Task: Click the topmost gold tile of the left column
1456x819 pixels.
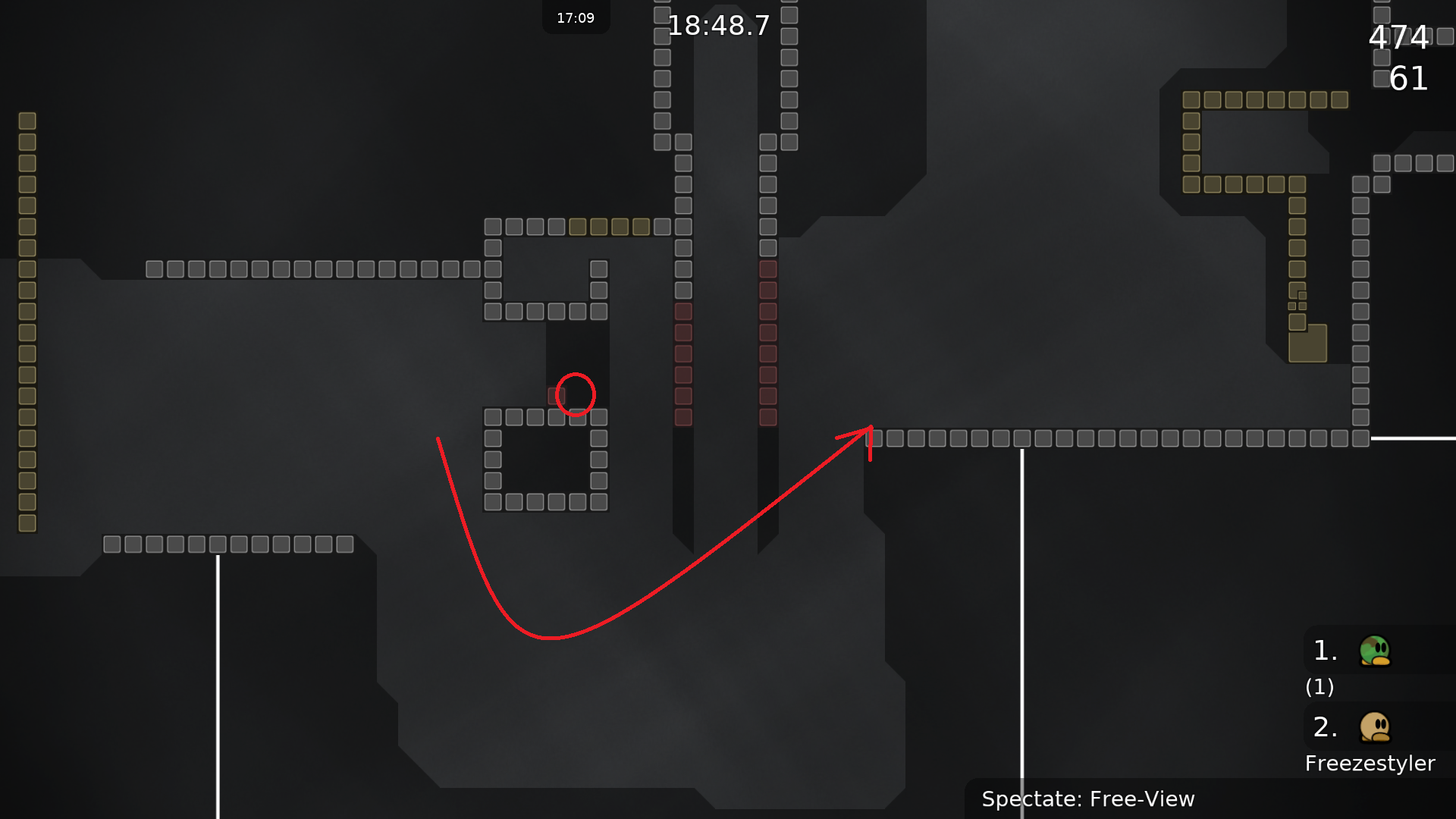Action: pos(27,120)
